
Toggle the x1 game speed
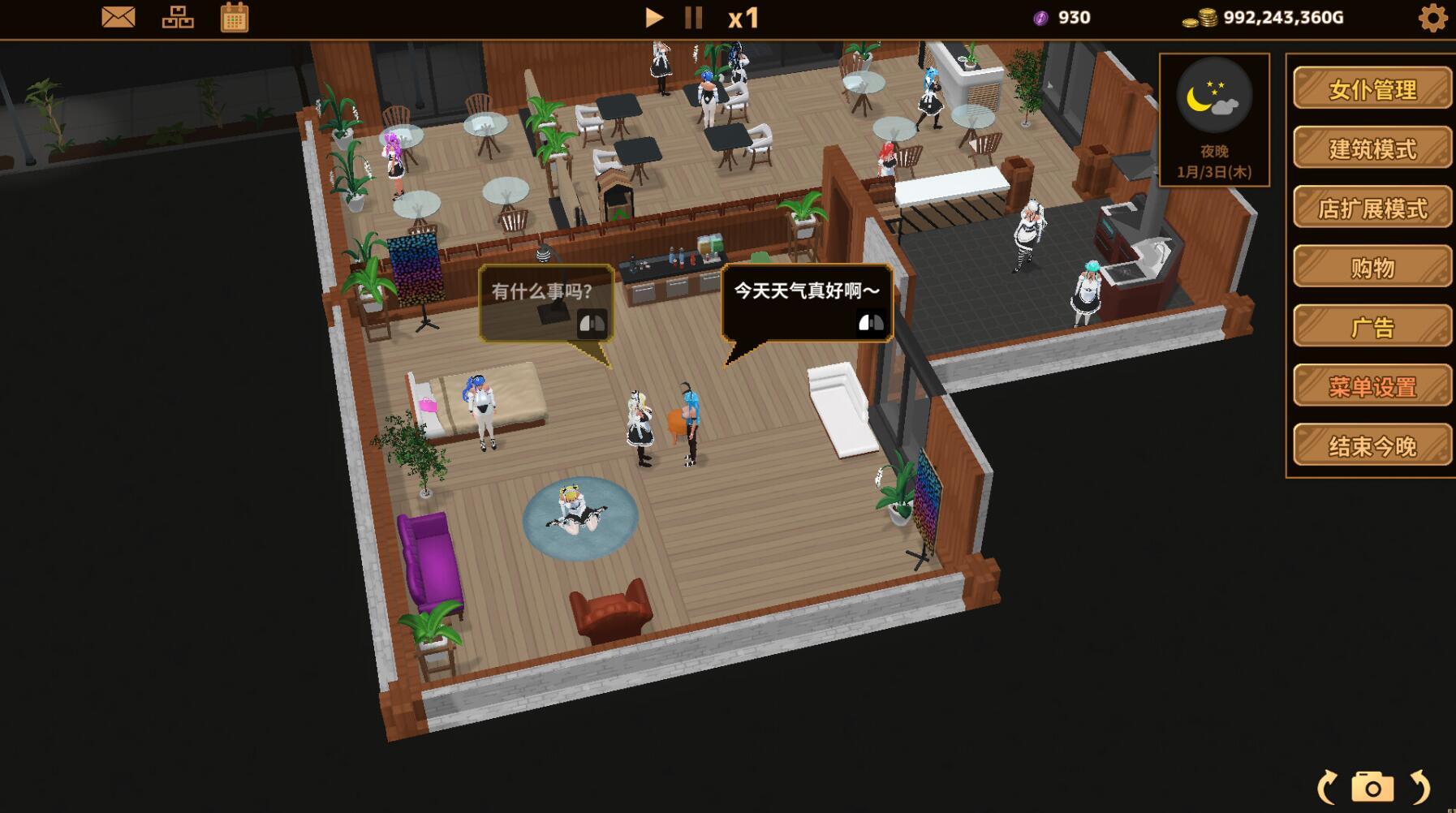742,18
